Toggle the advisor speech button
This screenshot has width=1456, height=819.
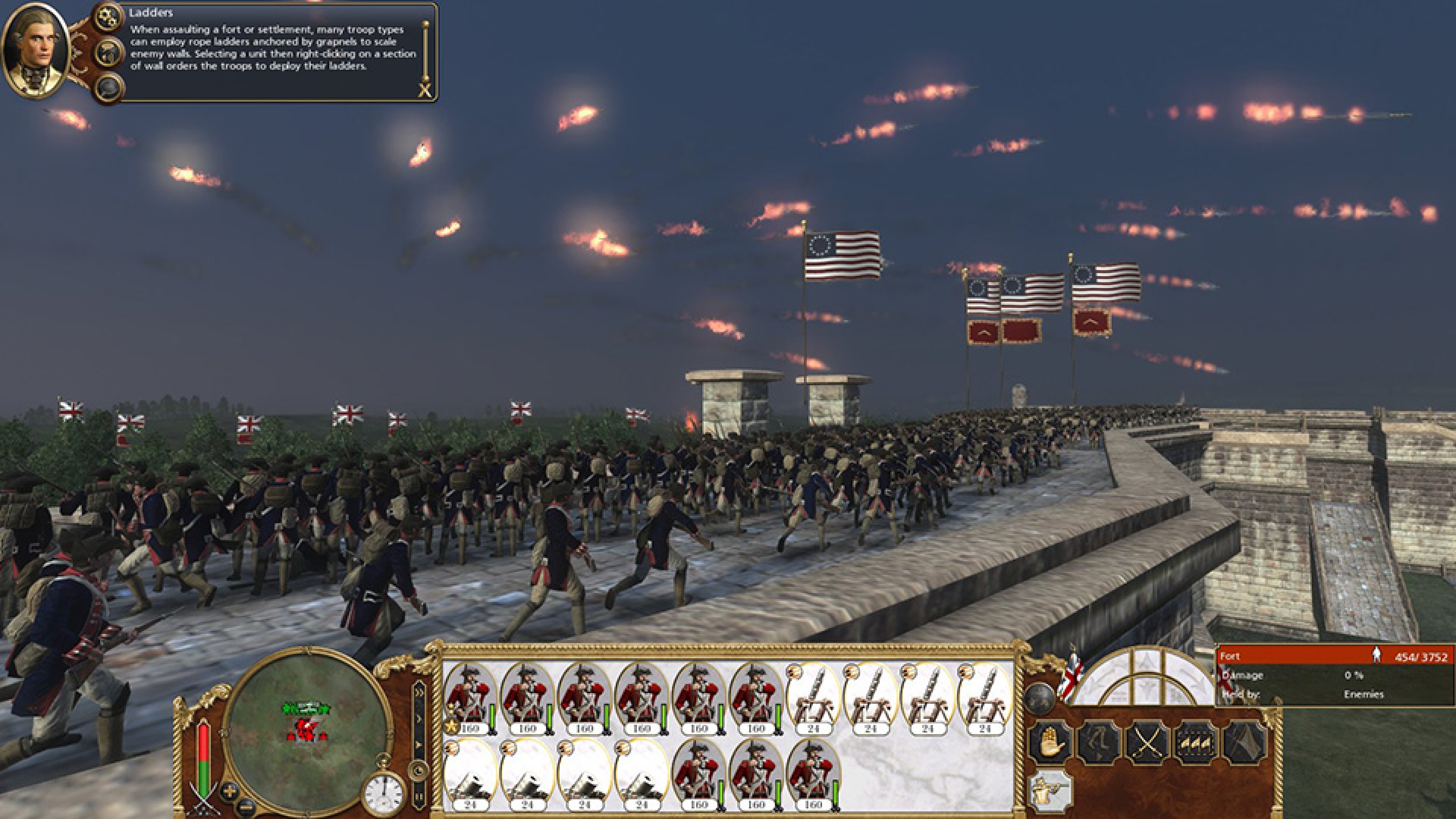pos(108,53)
